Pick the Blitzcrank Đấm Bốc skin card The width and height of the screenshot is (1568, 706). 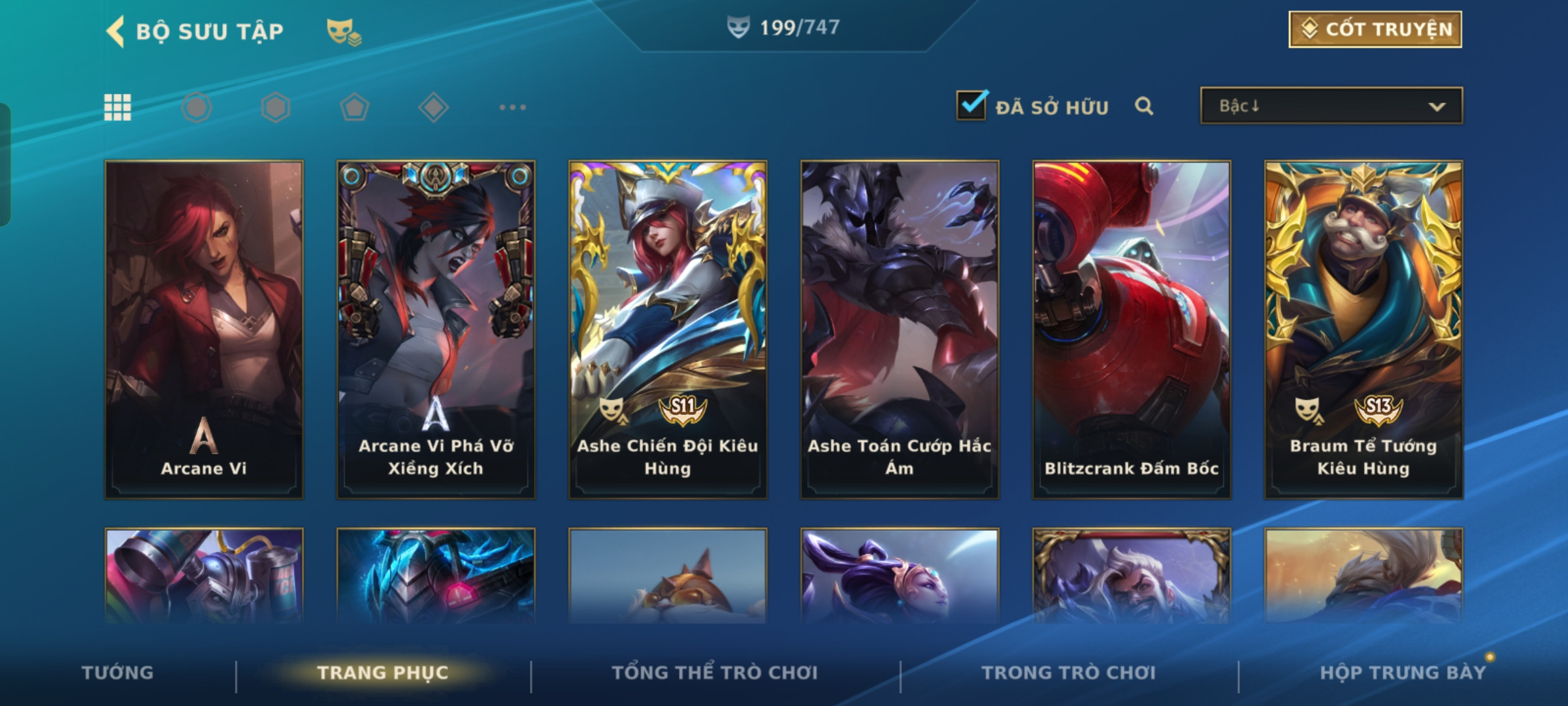[x=1132, y=329]
